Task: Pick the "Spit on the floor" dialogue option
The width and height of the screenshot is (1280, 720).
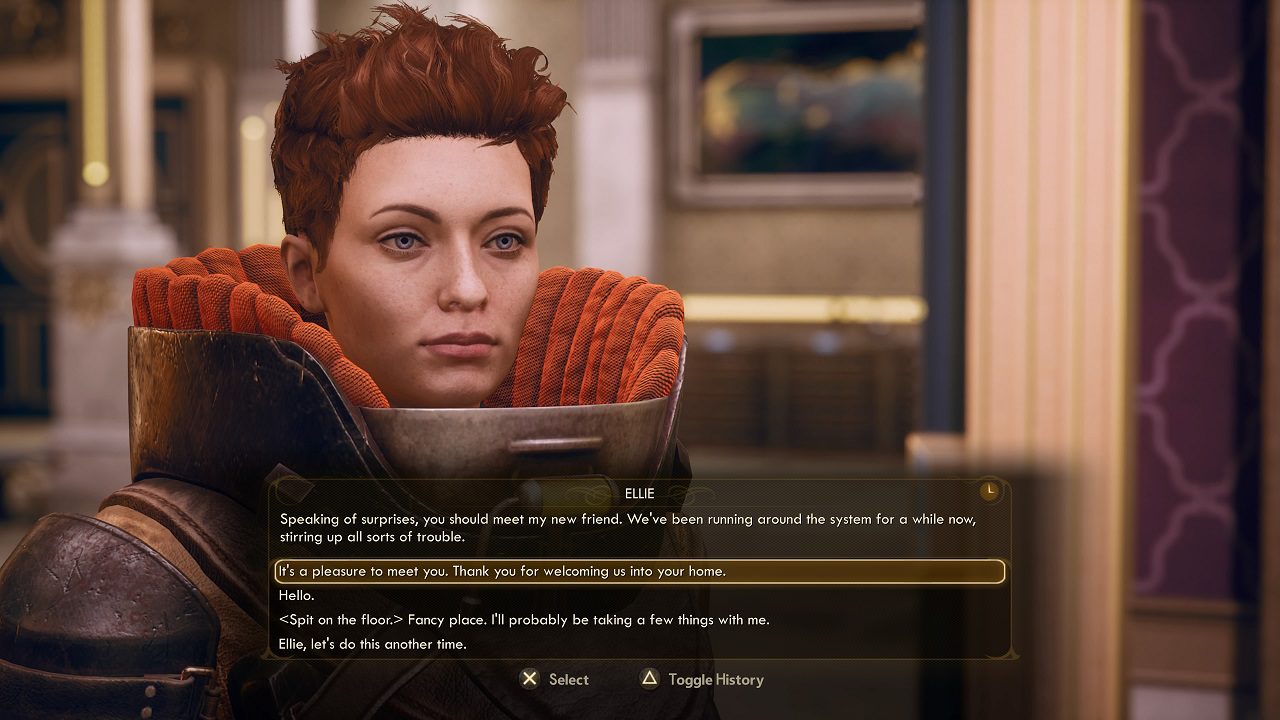Action: pyautogui.click(x=524, y=620)
